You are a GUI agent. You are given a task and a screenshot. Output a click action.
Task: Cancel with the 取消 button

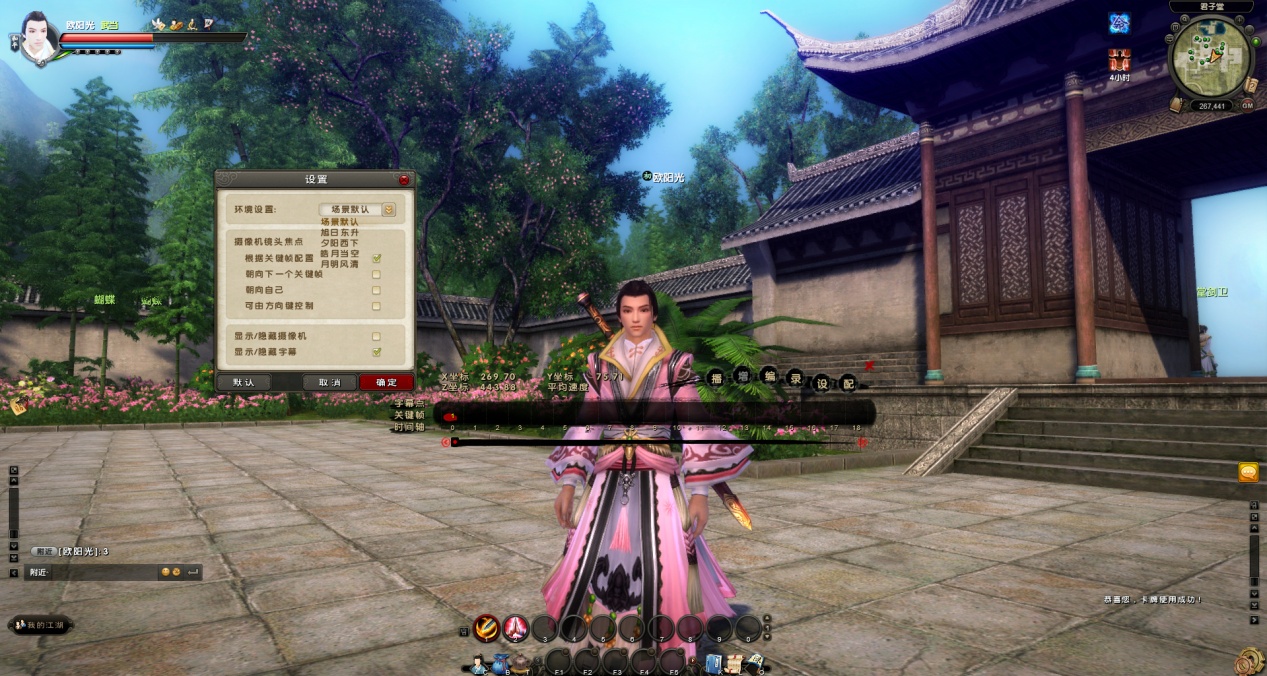tap(330, 382)
